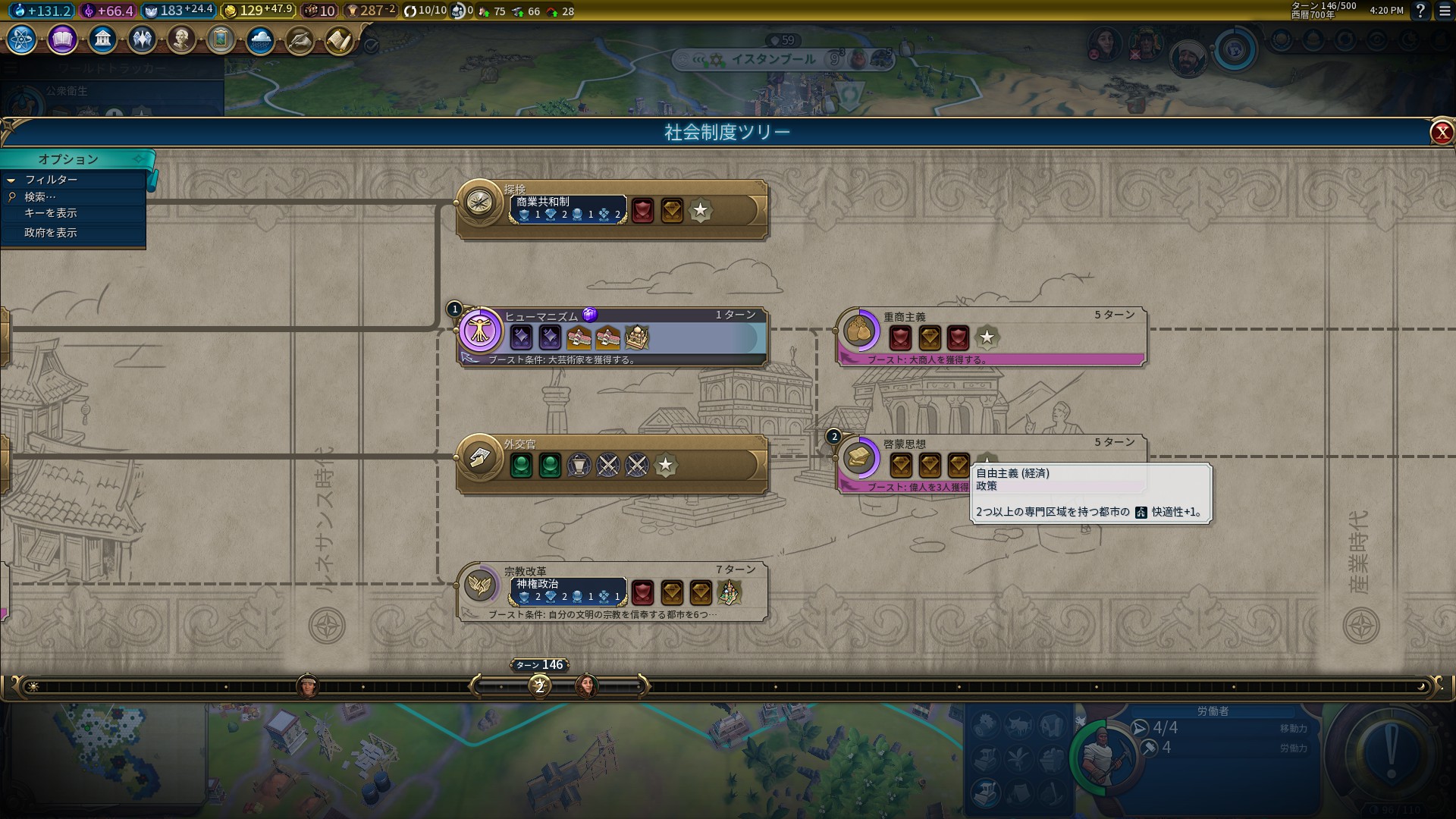The width and height of the screenshot is (1456, 819).
Task: Close the civics tree window
Action: click(1441, 133)
